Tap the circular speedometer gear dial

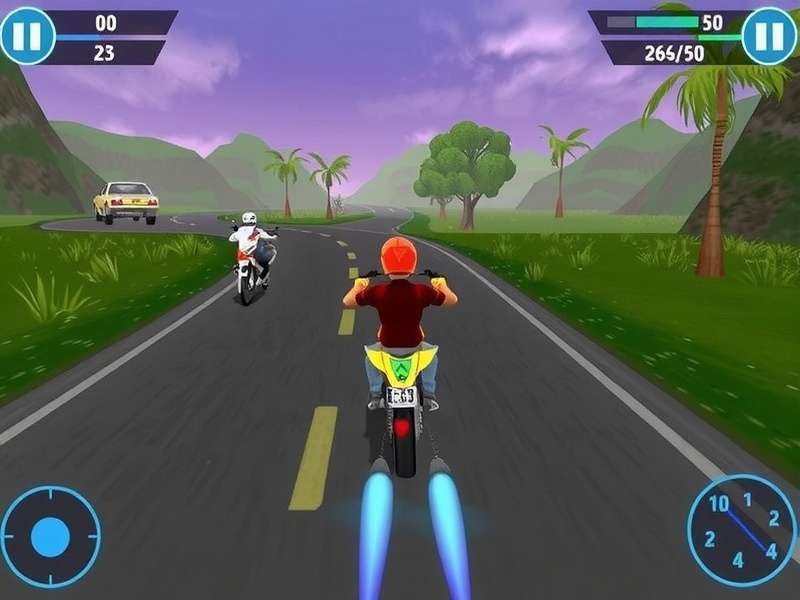(x=740, y=530)
